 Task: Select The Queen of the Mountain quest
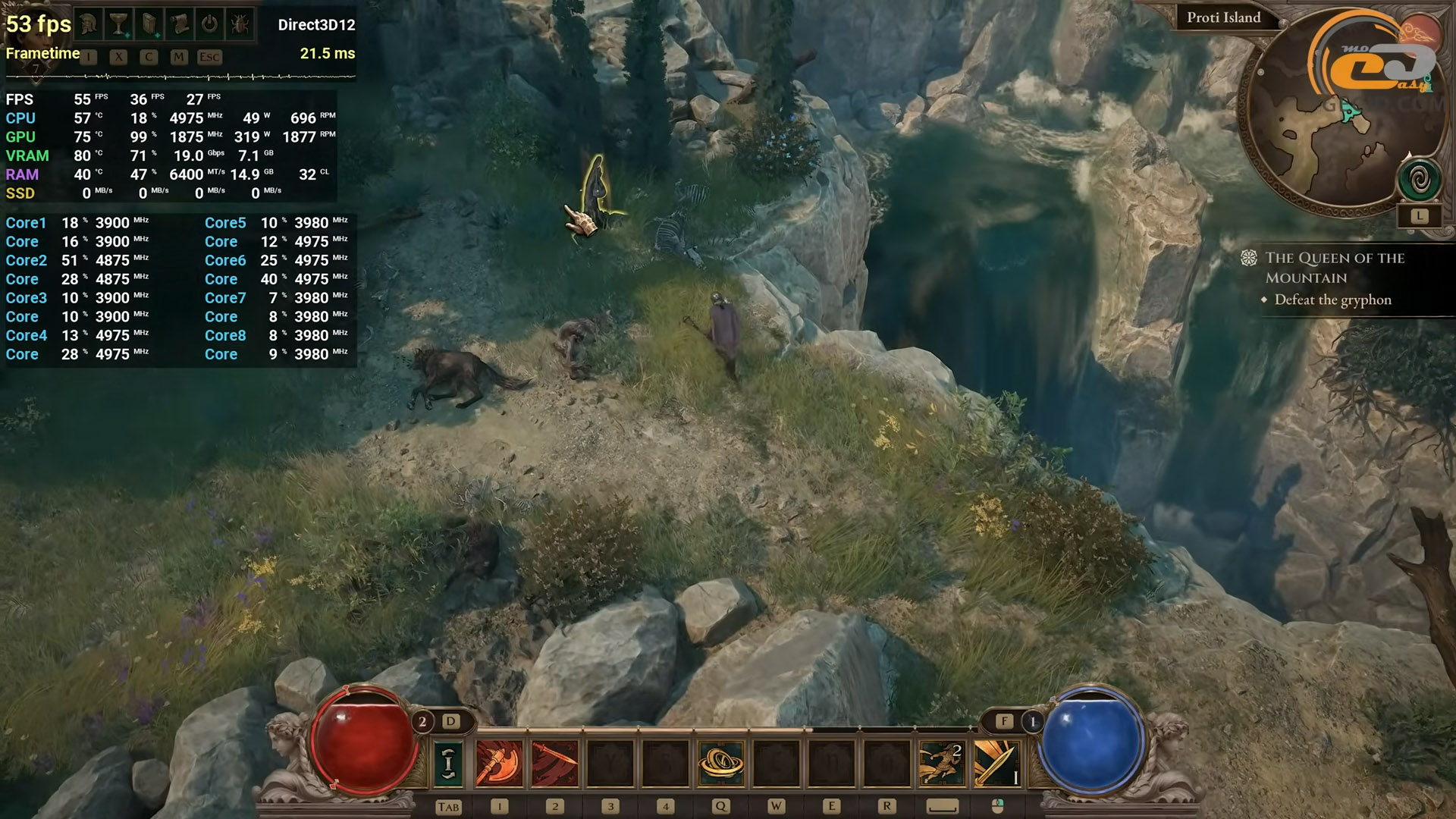tap(1334, 268)
